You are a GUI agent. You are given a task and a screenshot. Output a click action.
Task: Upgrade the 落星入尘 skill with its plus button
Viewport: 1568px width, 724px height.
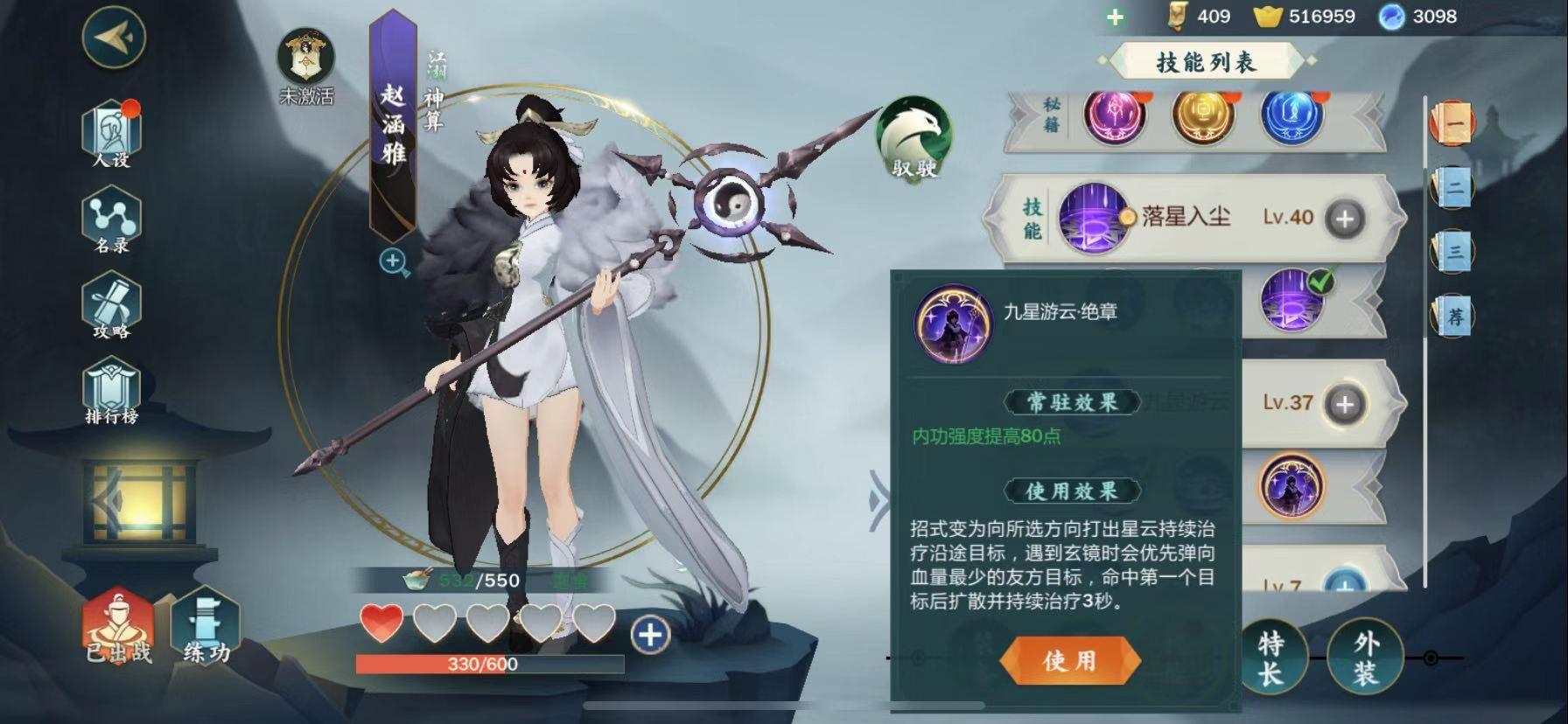tap(1345, 219)
